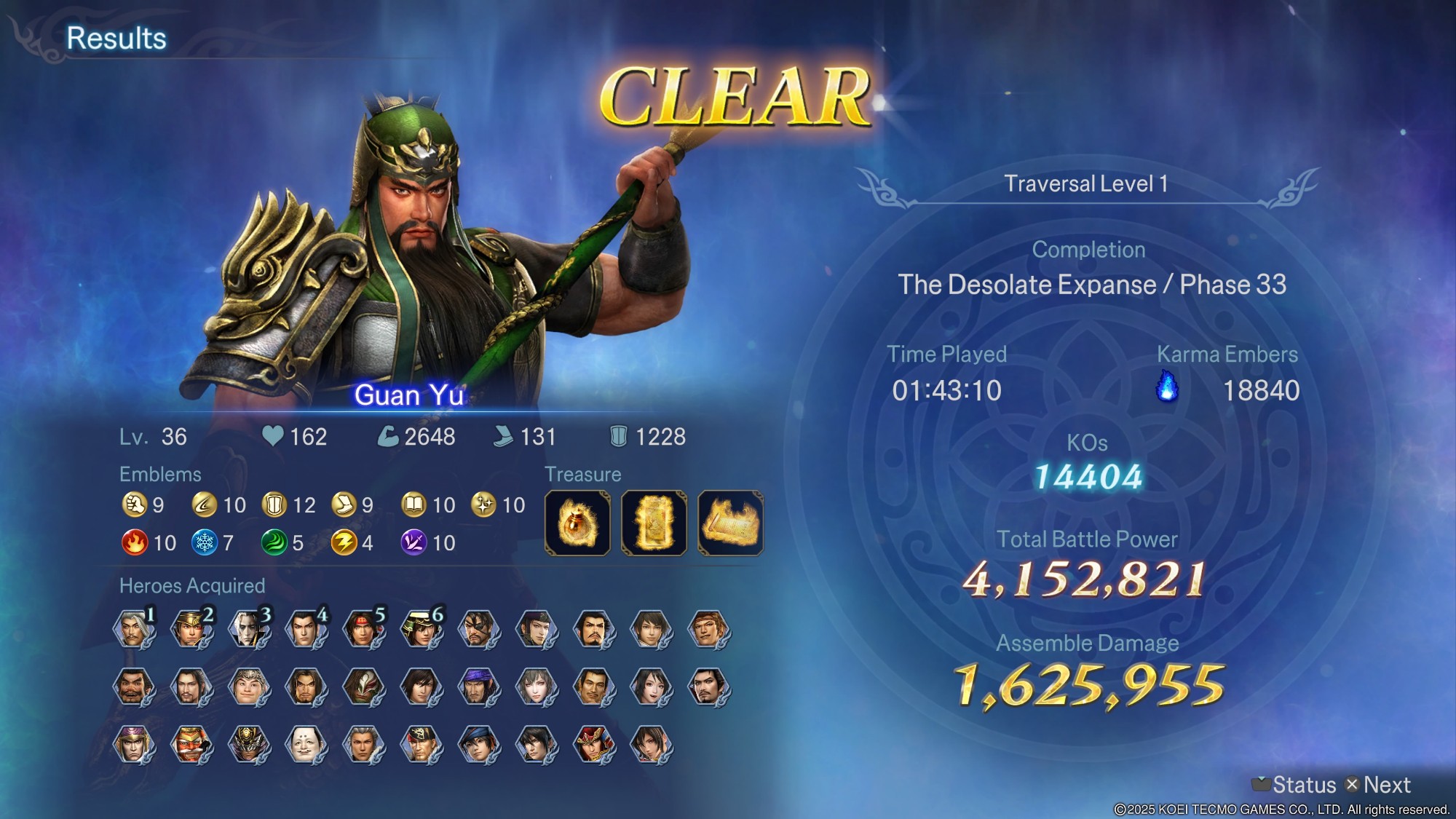Click the fire emblem icon
Image resolution: width=1456 pixels, height=819 pixels.
pos(135,542)
